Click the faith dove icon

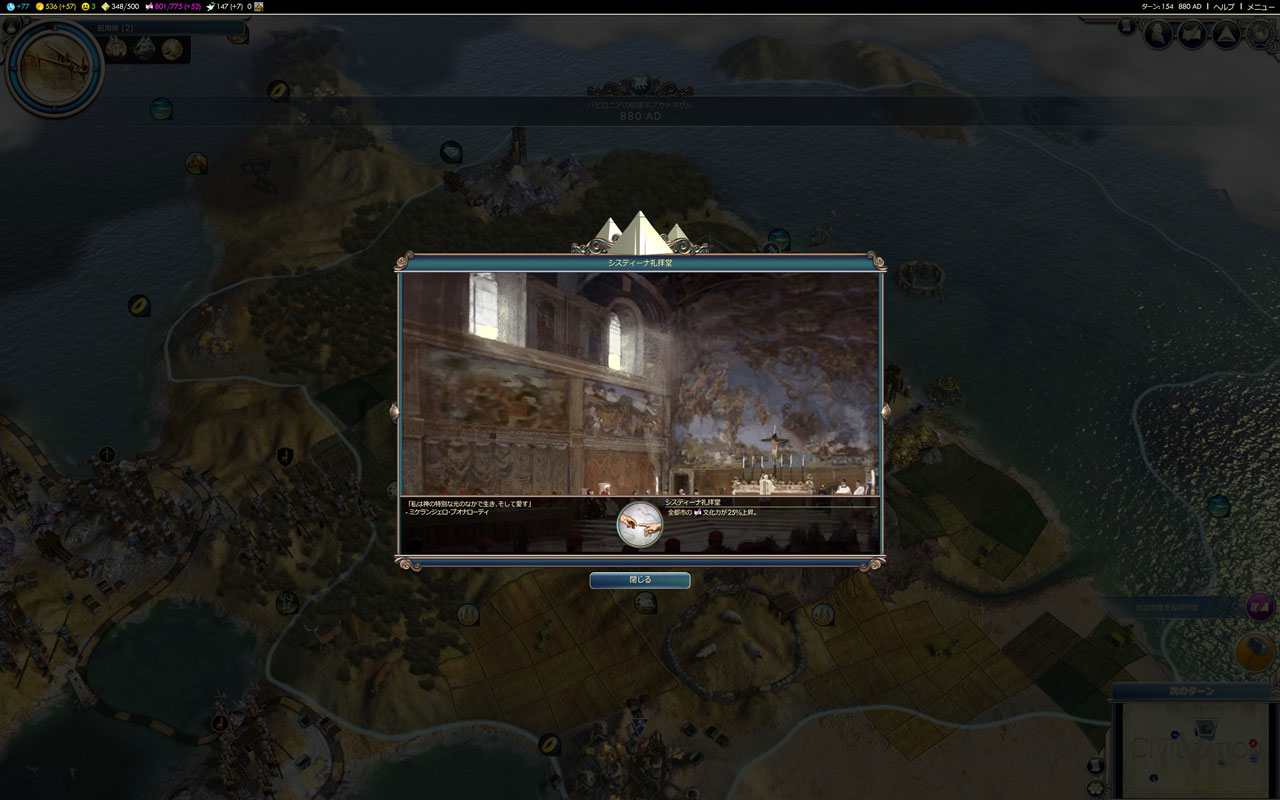point(211,6)
